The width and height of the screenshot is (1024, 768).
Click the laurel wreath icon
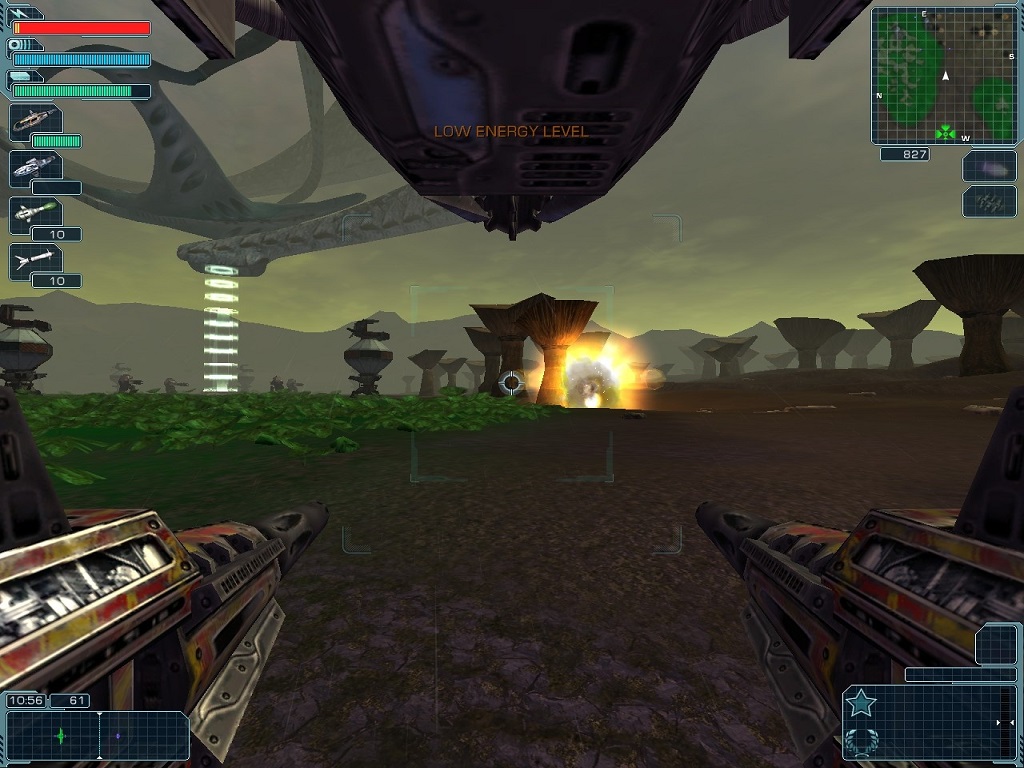(x=860, y=742)
